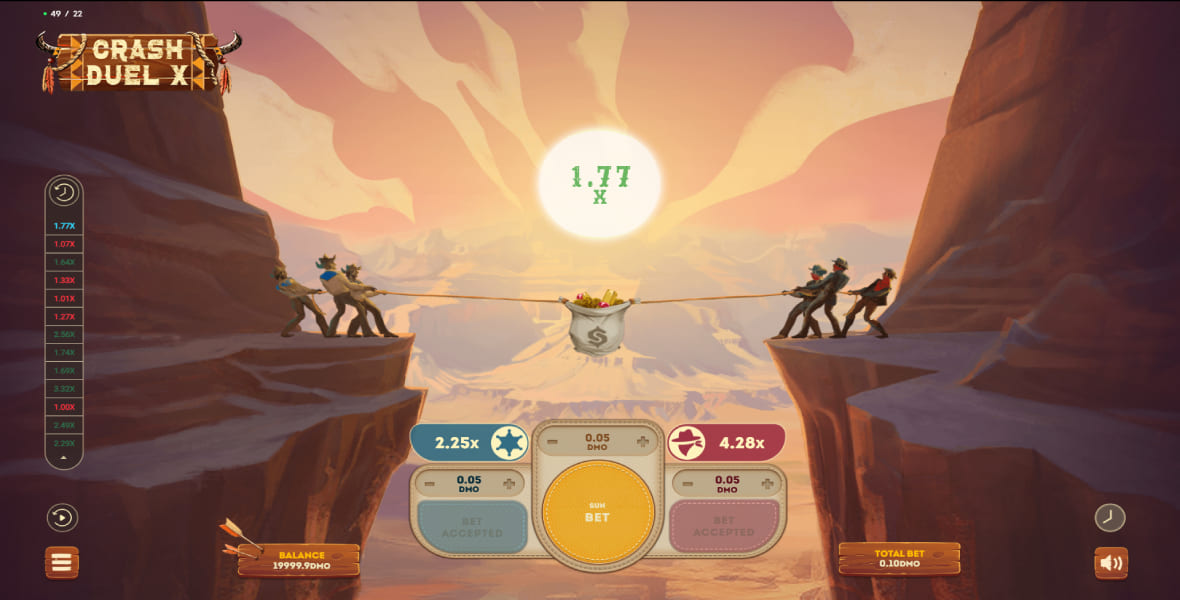This screenshot has width=1180, height=600.
Task: Collapse the multiplier history list arrow
Action: click(x=64, y=458)
